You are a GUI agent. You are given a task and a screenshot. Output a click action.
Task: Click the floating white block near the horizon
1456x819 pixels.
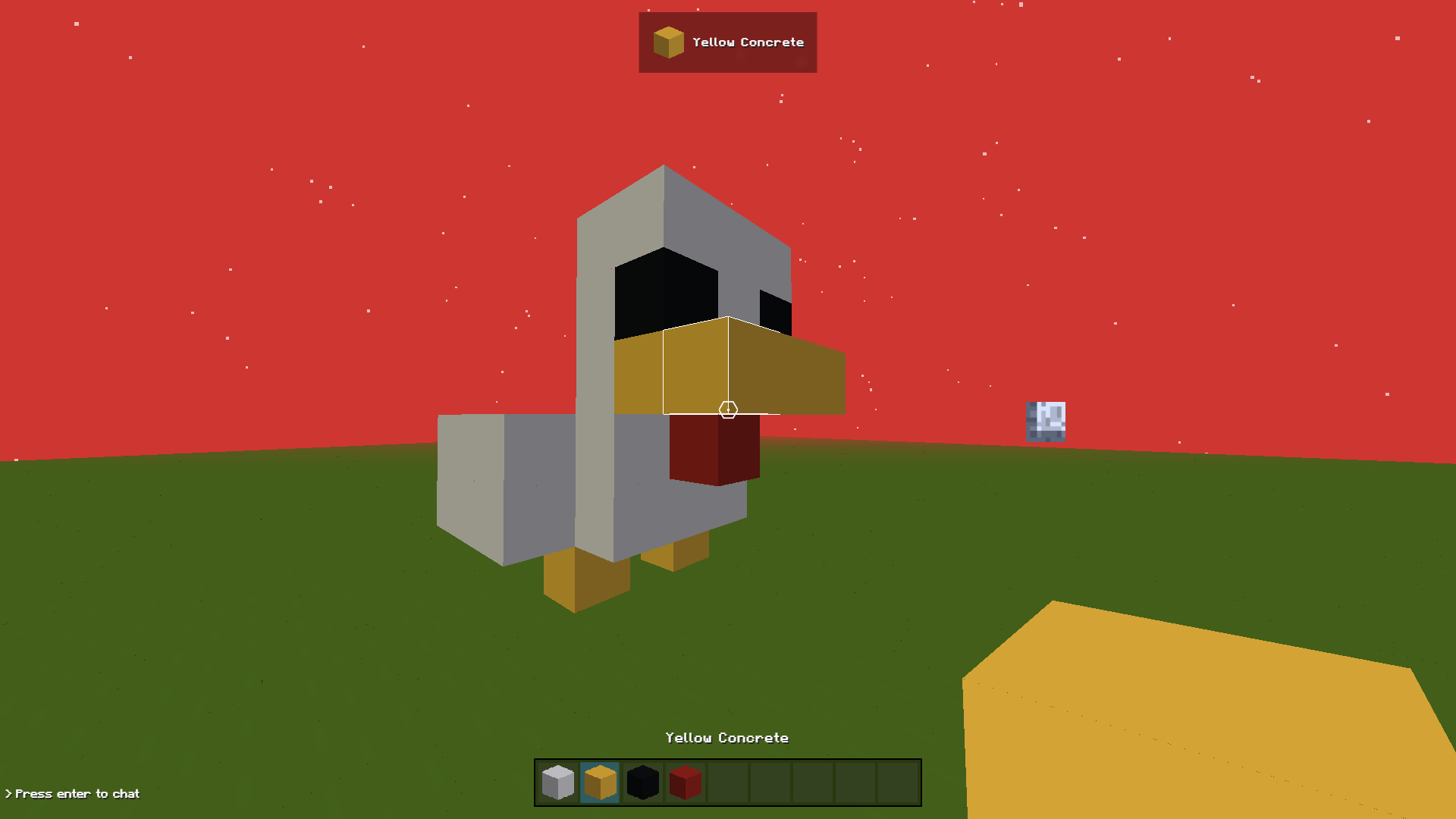tap(1046, 422)
